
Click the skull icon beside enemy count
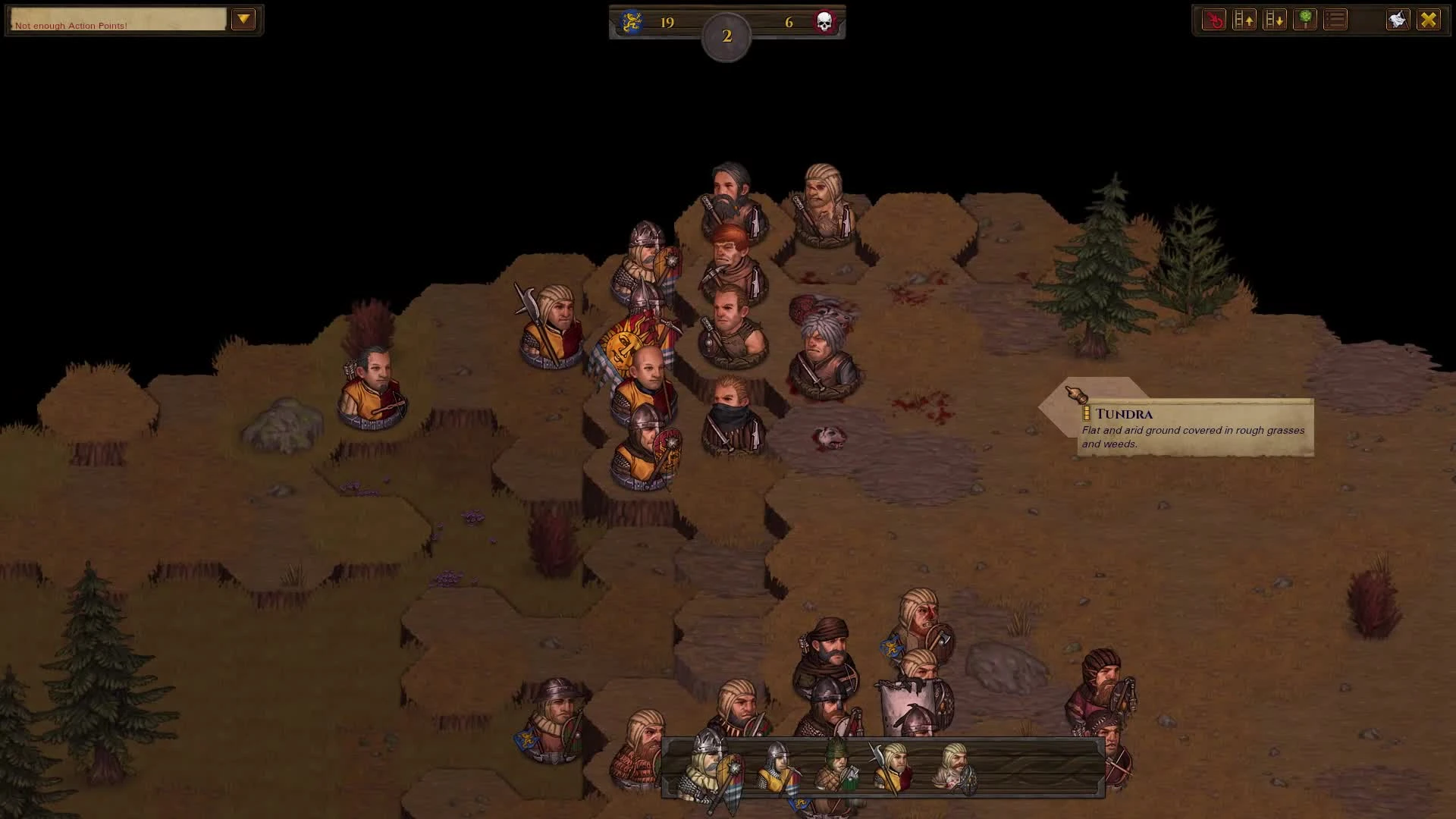coord(824,22)
